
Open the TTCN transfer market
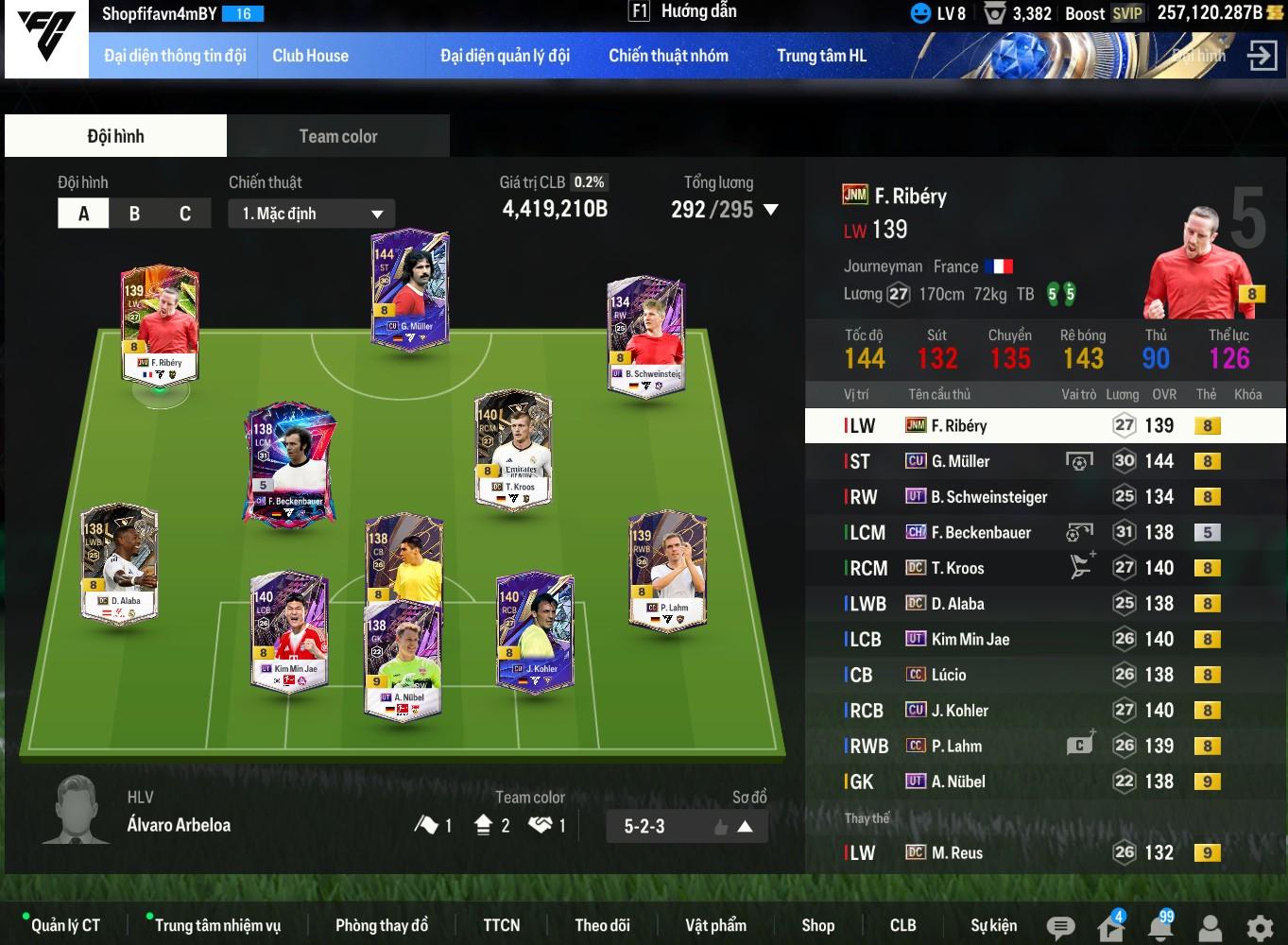[x=501, y=925]
